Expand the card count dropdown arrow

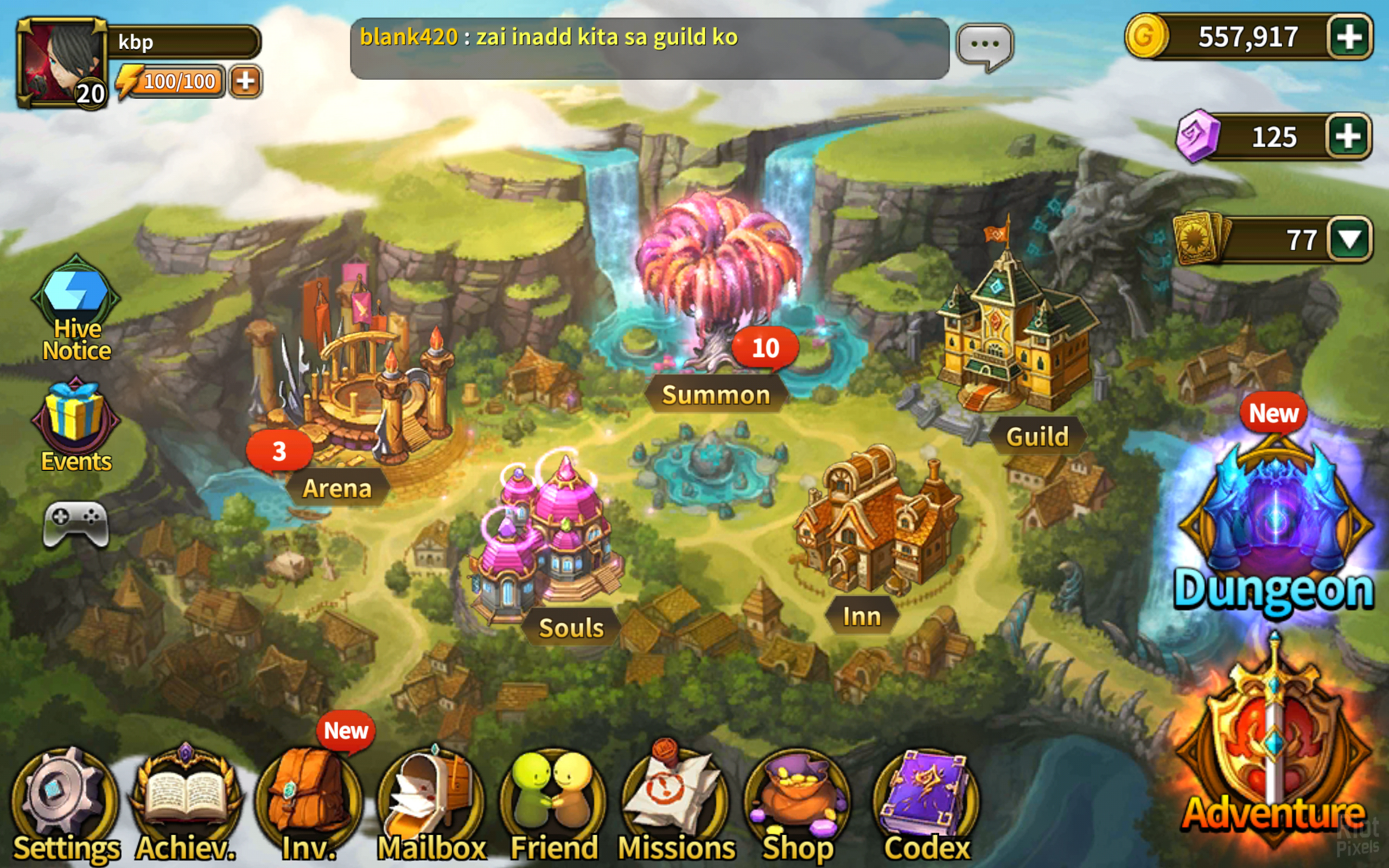[1349, 239]
